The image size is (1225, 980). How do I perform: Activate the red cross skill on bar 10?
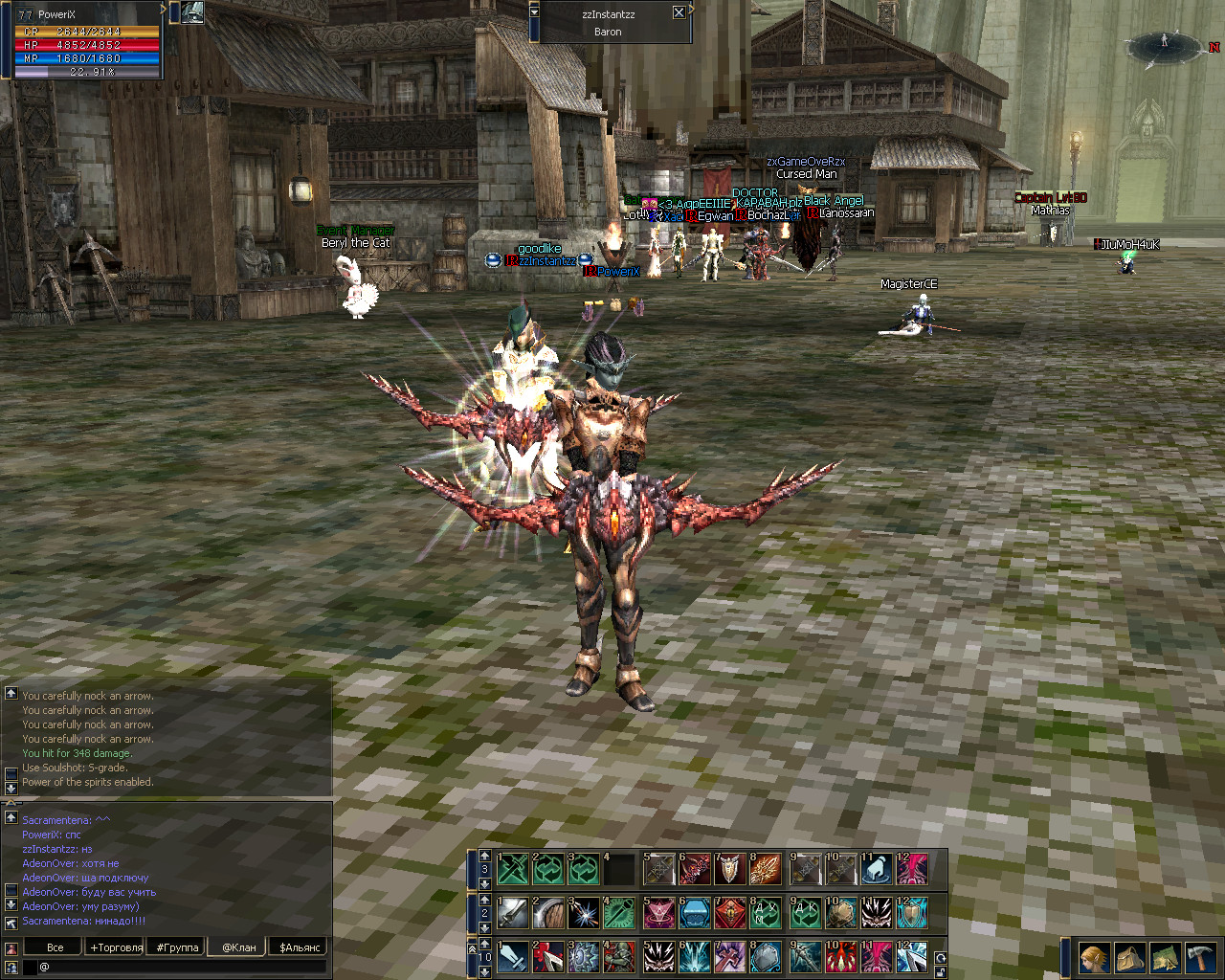click(730, 956)
